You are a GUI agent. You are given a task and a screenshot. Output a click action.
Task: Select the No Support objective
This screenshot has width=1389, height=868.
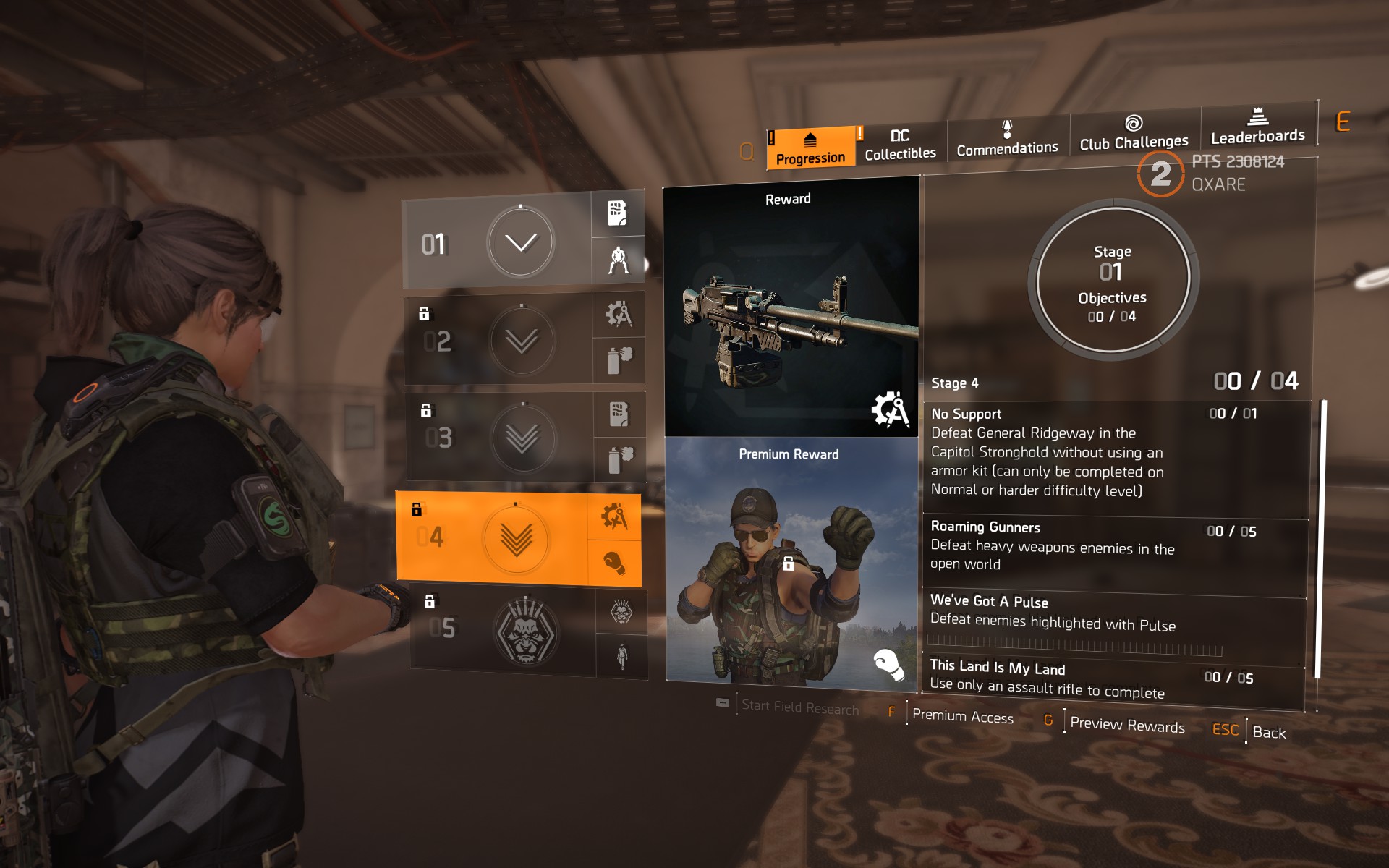(x=1114, y=452)
